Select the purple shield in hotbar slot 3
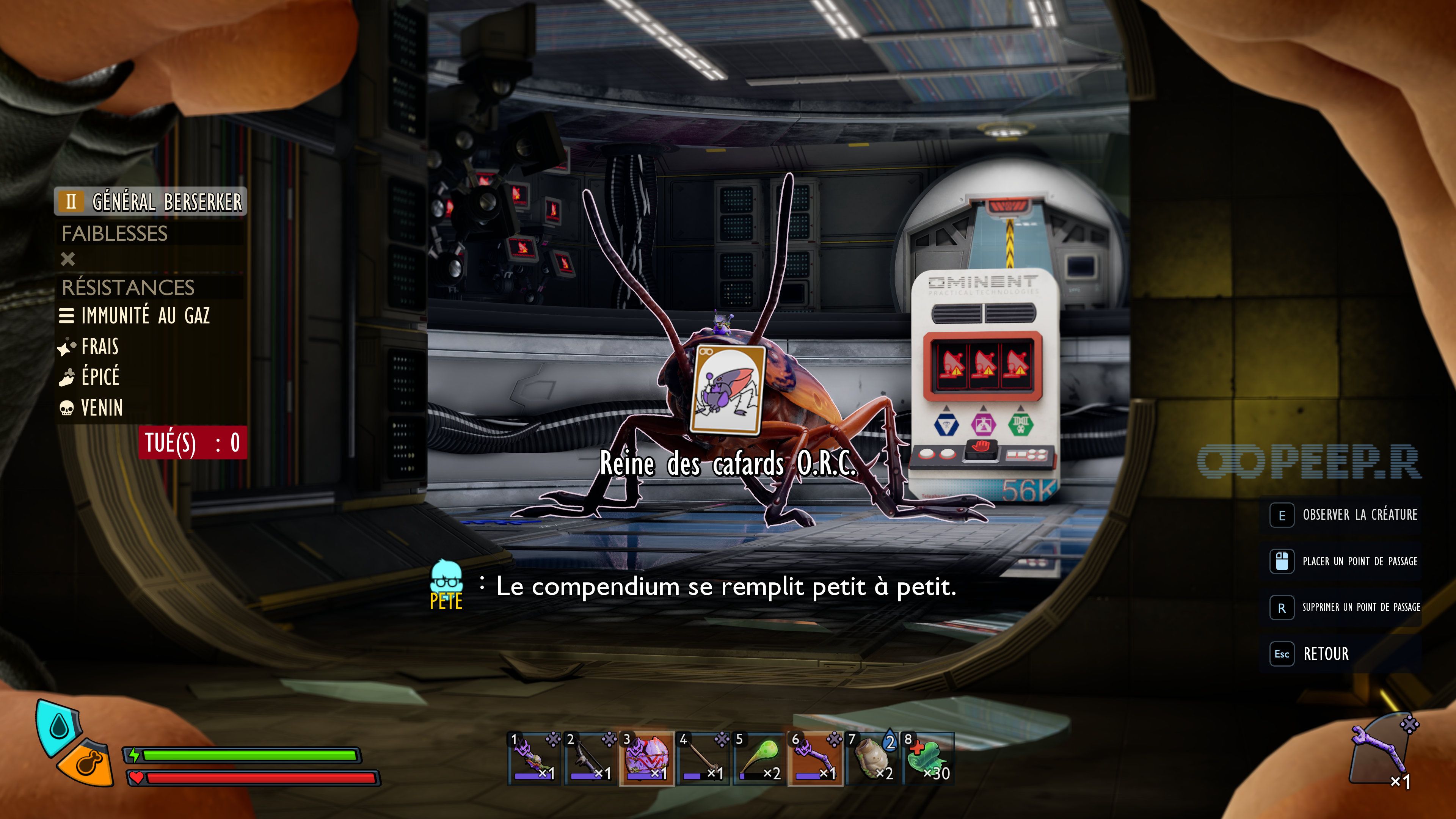This screenshot has height=819, width=1456. coord(646,758)
